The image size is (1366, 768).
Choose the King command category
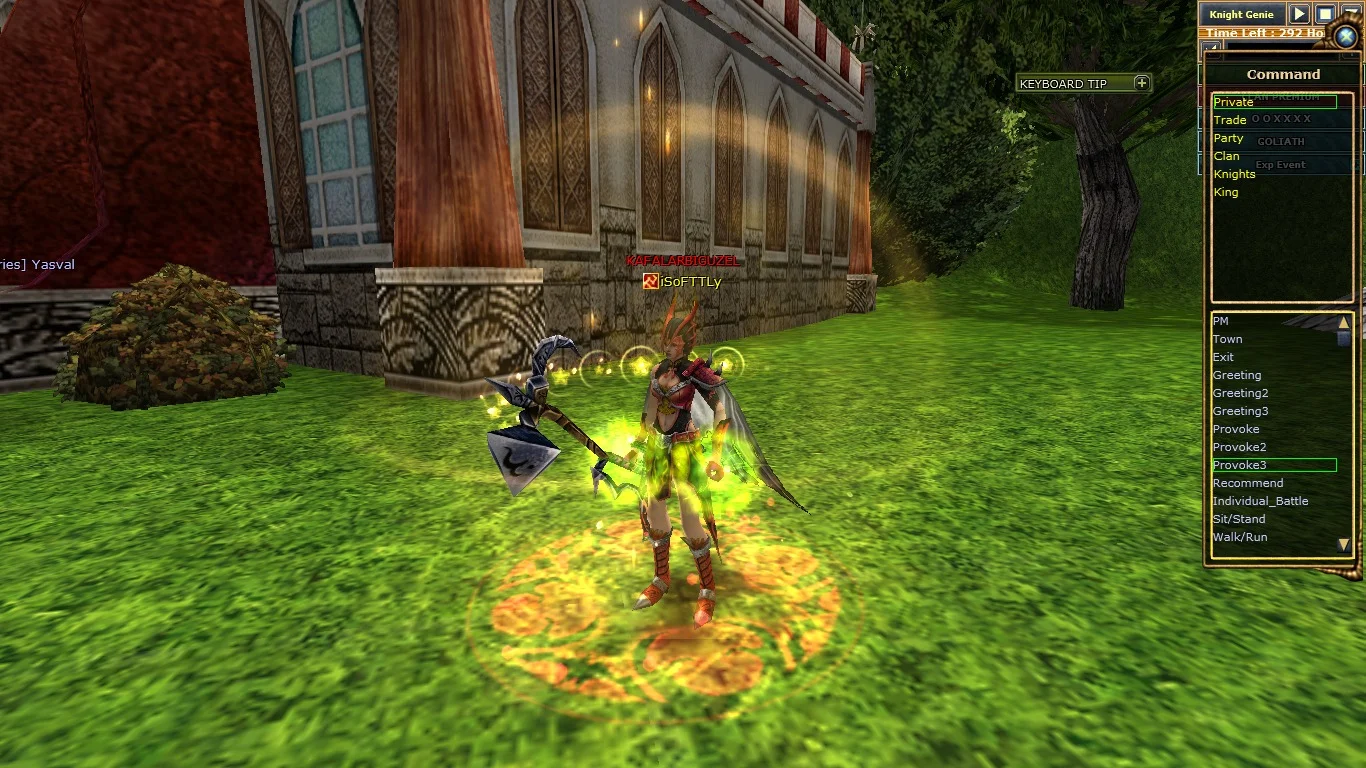1225,192
